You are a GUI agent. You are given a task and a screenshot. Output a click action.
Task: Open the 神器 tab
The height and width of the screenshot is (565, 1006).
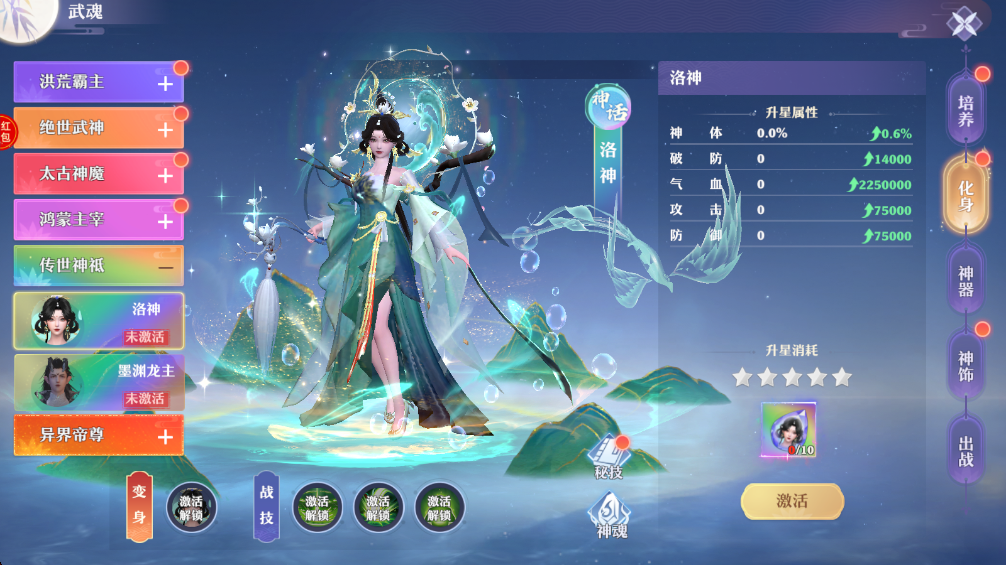click(x=965, y=281)
